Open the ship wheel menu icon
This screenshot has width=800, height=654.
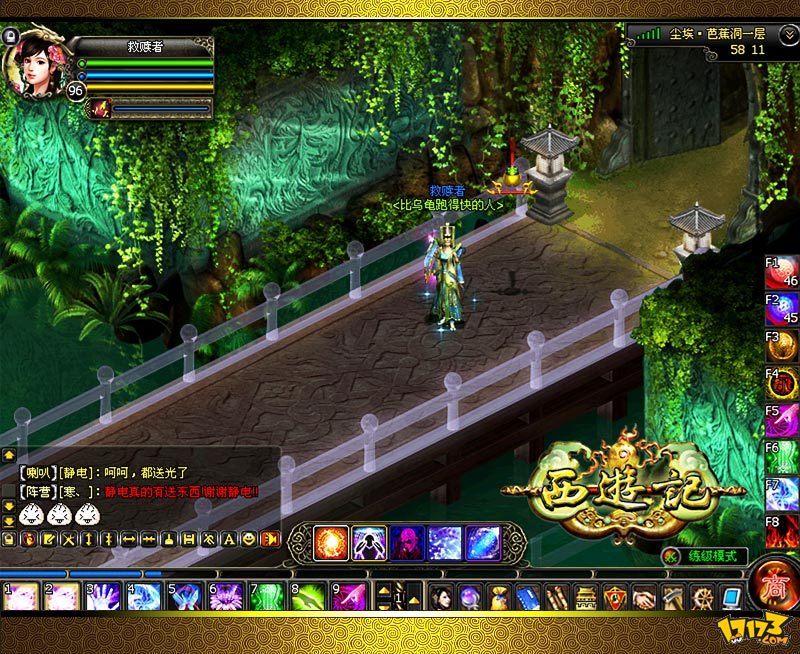[702, 597]
